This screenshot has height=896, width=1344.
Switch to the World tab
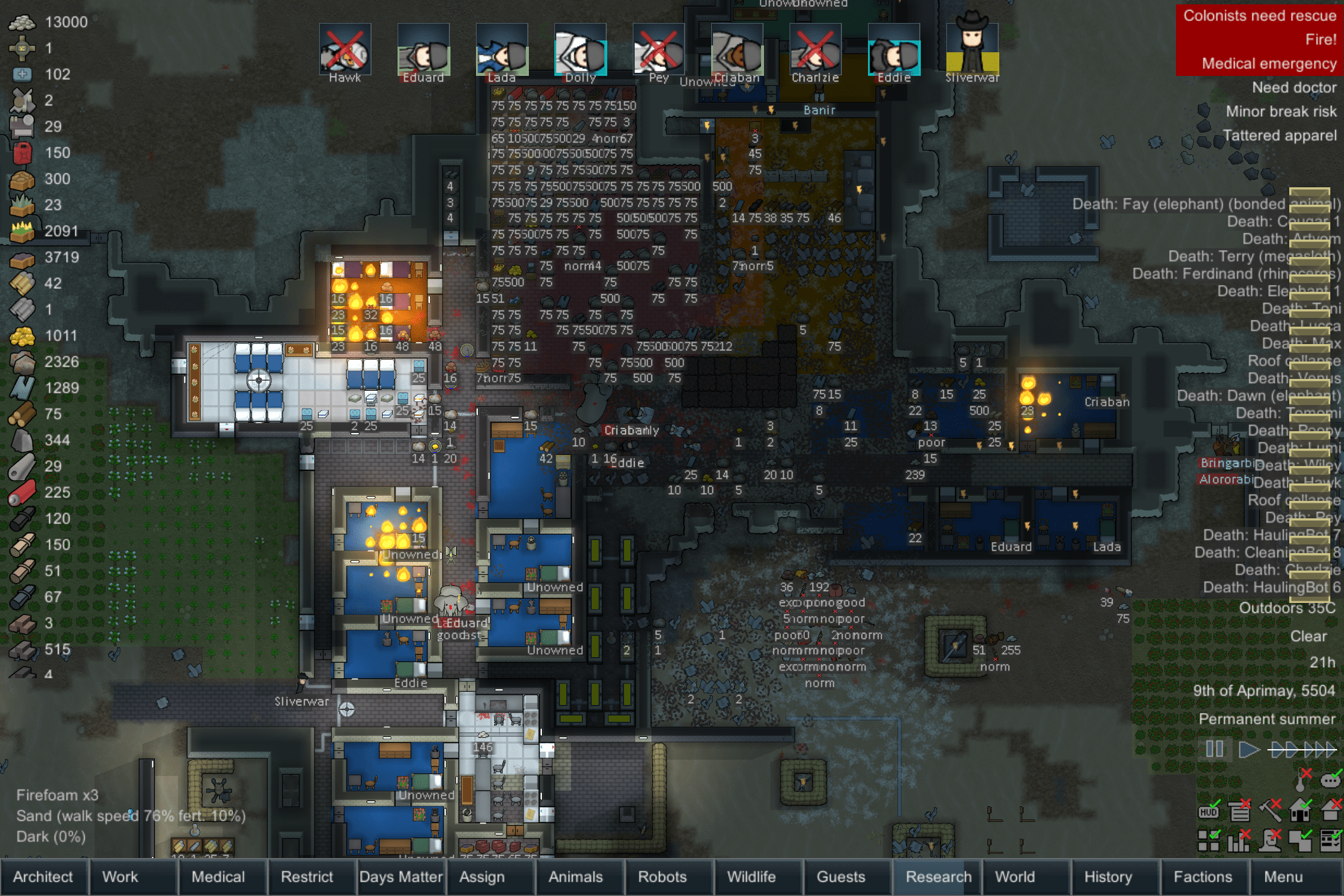1017,877
